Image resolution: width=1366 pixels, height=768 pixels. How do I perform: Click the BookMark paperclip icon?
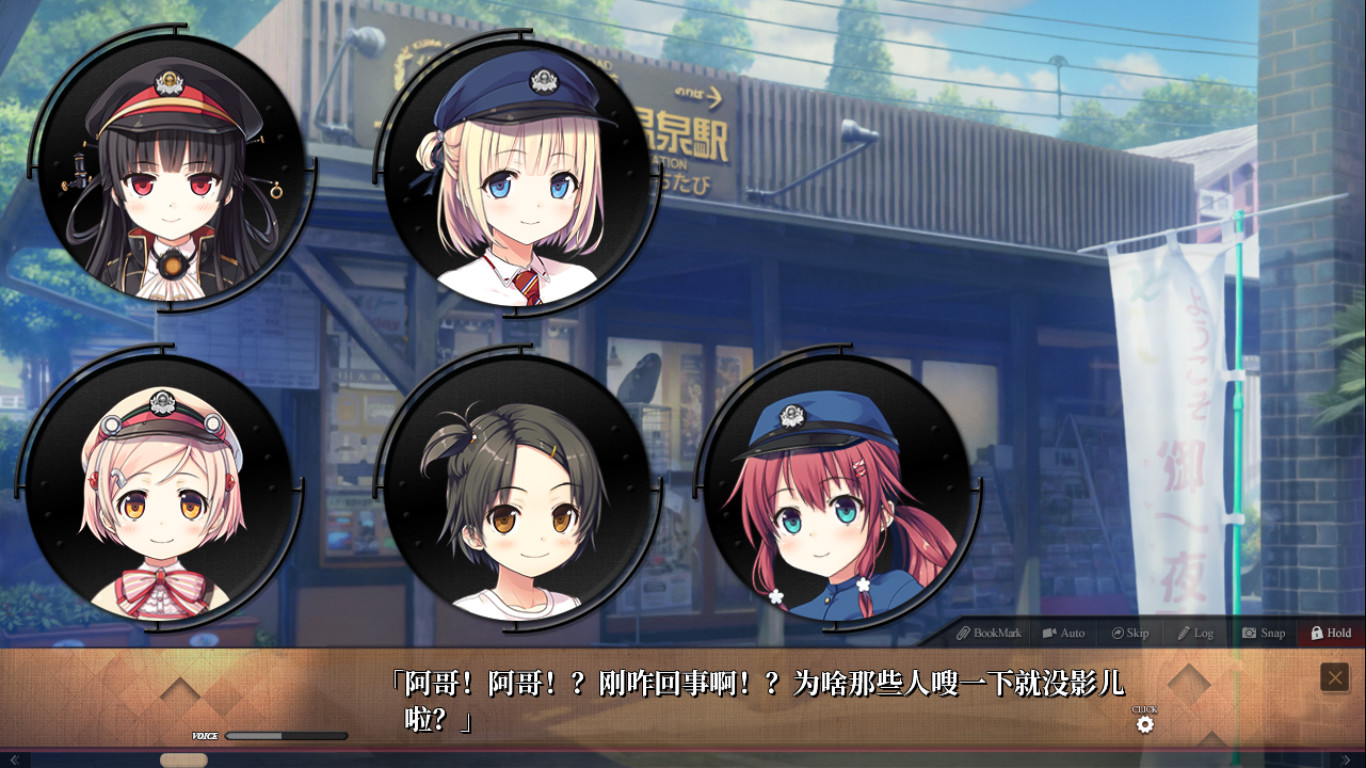962,633
